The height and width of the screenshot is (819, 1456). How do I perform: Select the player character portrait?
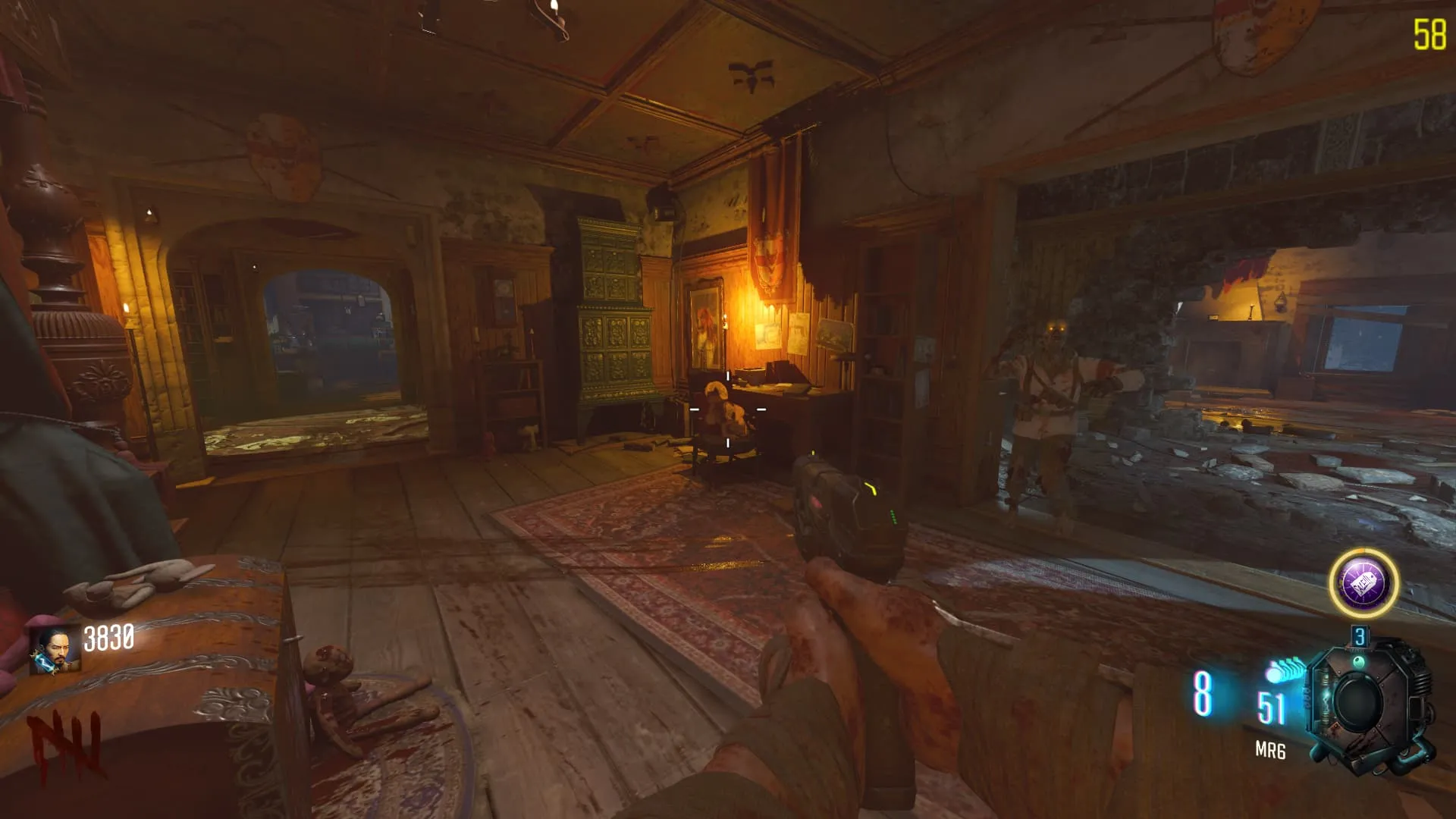point(55,650)
